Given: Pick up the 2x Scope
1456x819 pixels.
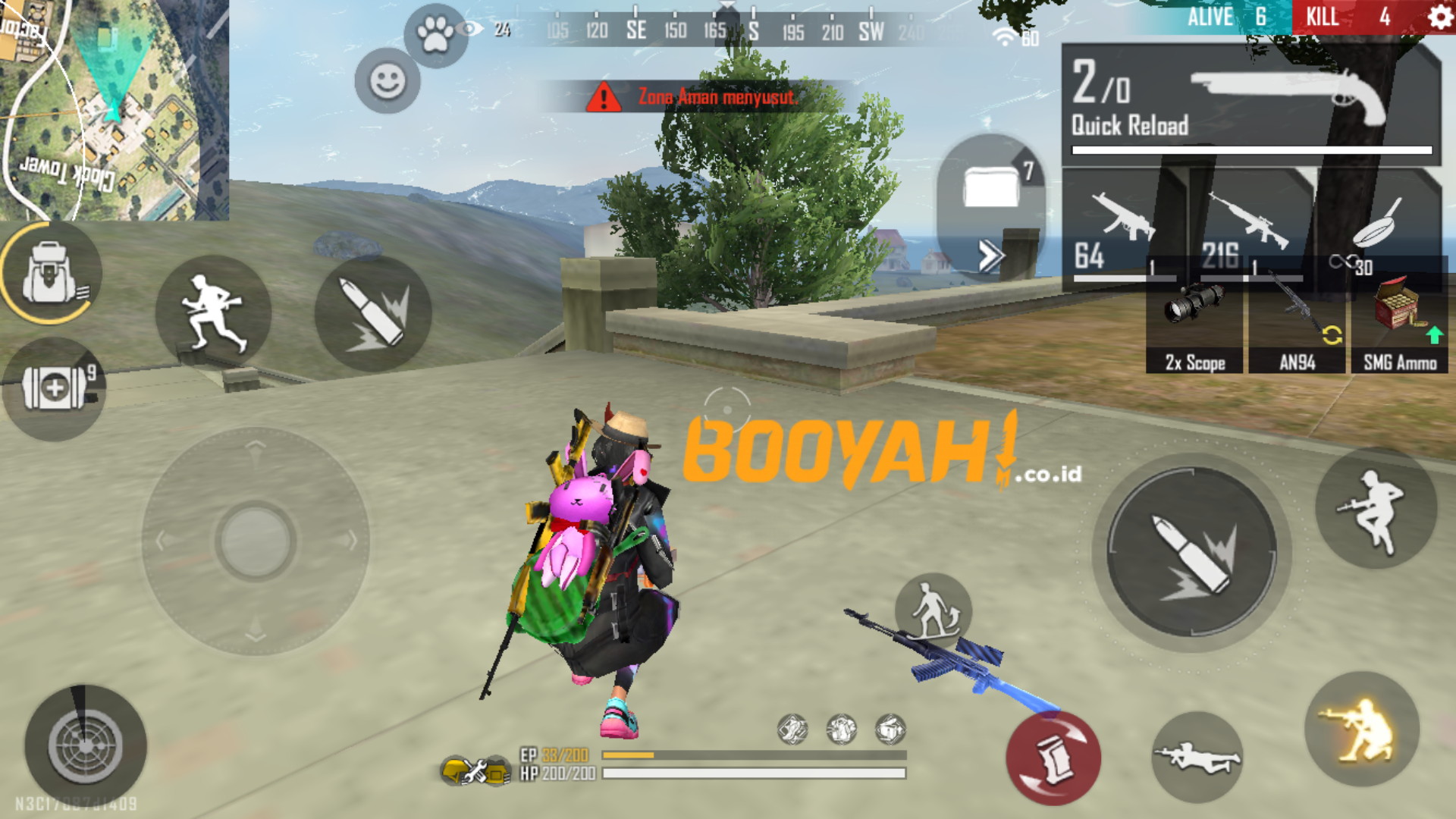Looking at the screenshot, I should 1194,326.
